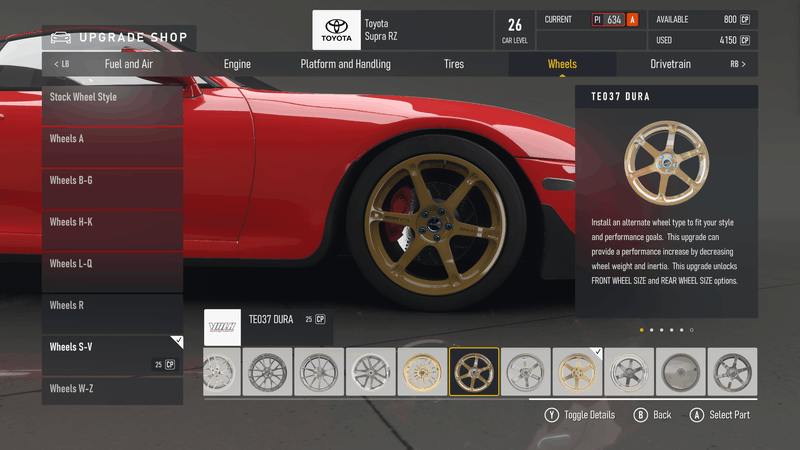Go to the Tires tab
The width and height of the screenshot is (800, 450).
(x=454, y=64)
